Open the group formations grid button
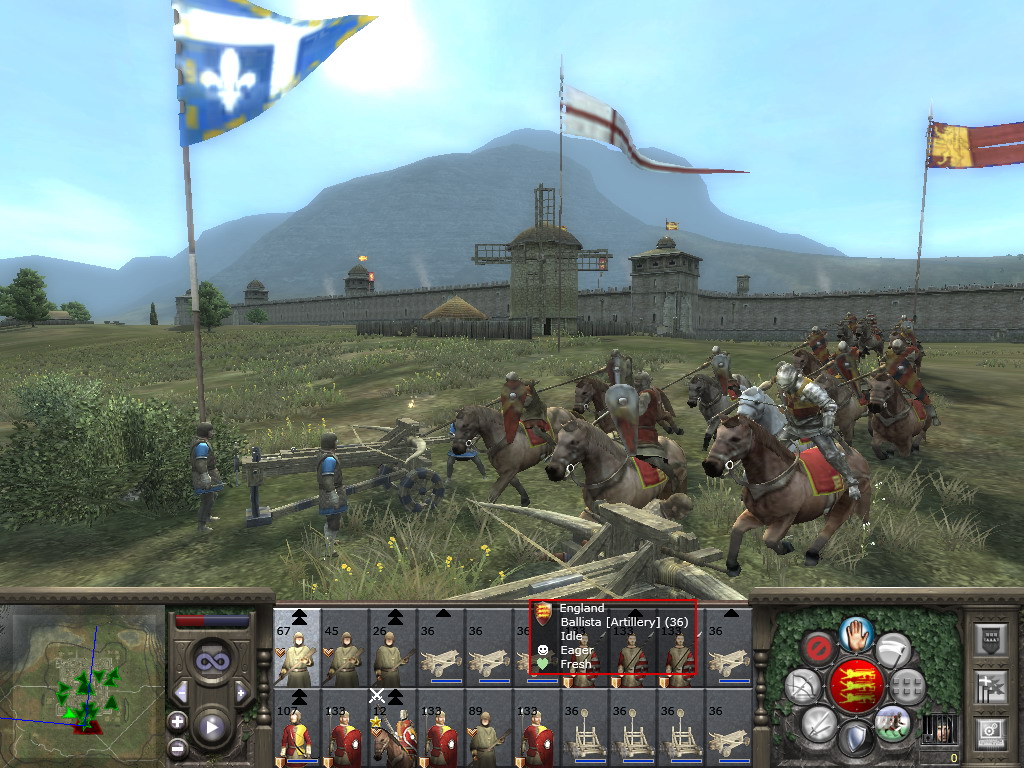The image size is (1024, 768). (908, 686)
